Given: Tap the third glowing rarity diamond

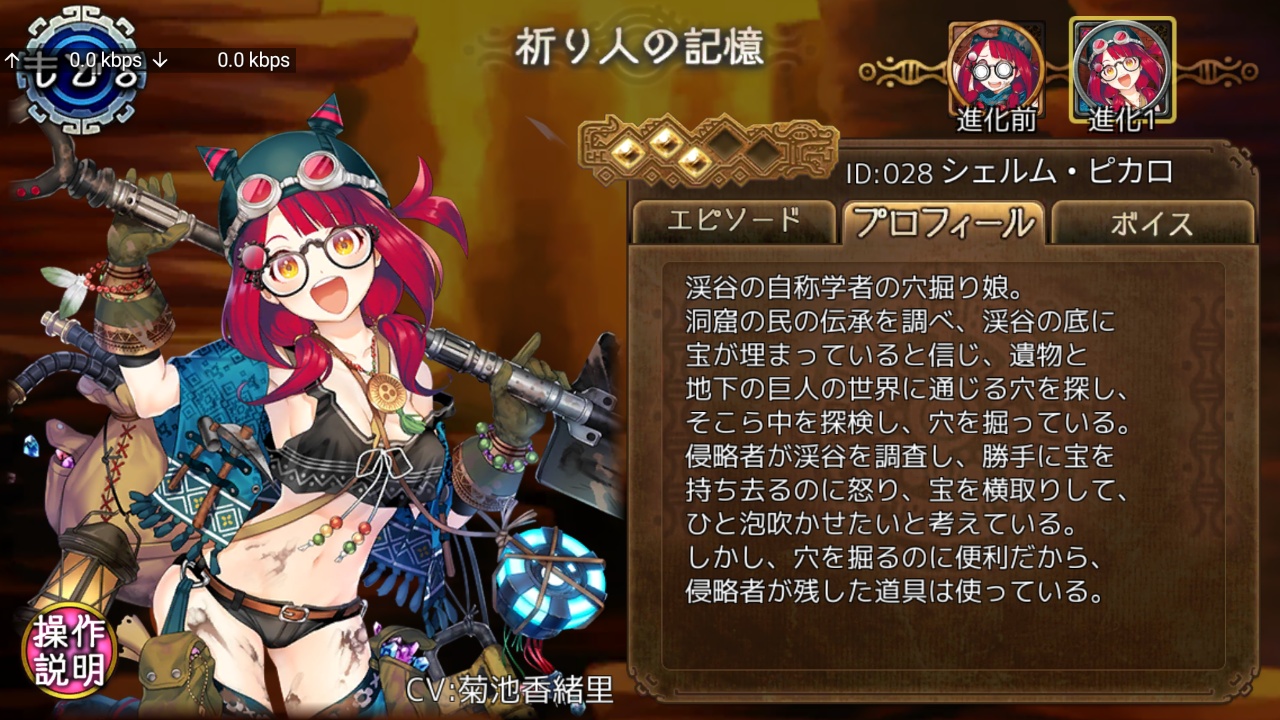Looking at the screenshot, I should click(694, 162).
